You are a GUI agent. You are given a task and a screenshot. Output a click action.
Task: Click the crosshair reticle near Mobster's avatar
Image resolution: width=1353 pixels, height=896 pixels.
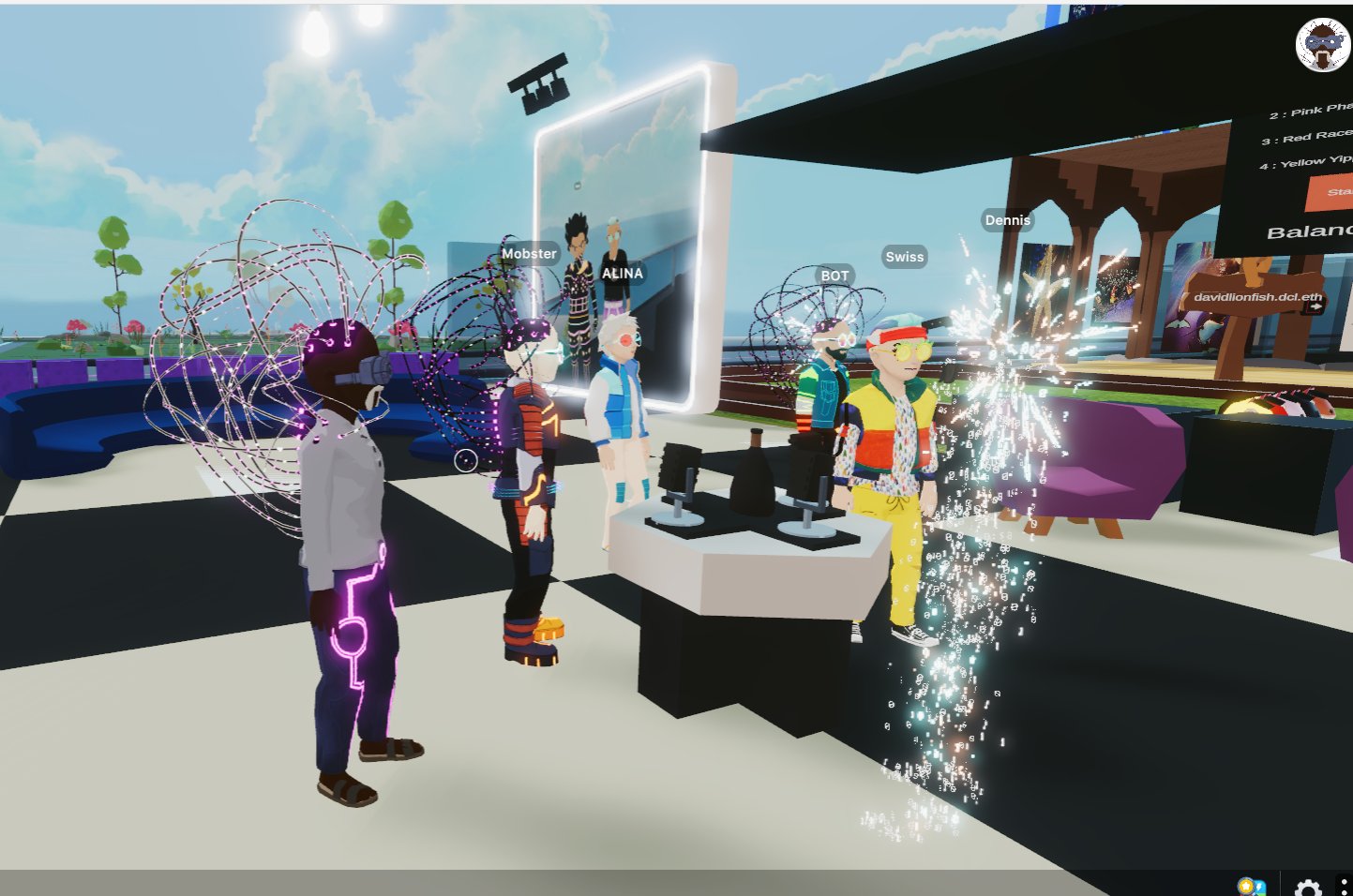(x=468, y=461)
